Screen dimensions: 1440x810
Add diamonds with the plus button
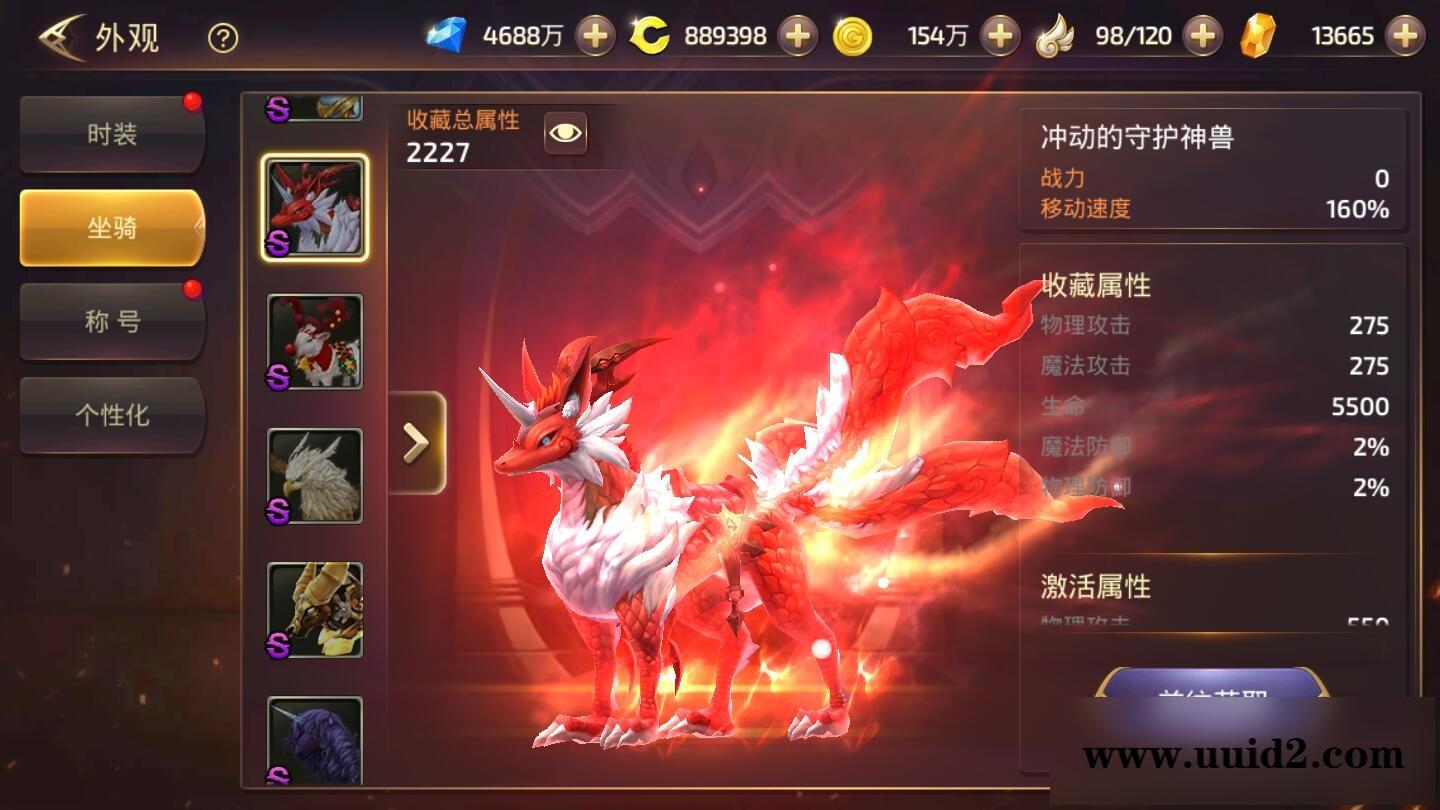tap(595, 33)
